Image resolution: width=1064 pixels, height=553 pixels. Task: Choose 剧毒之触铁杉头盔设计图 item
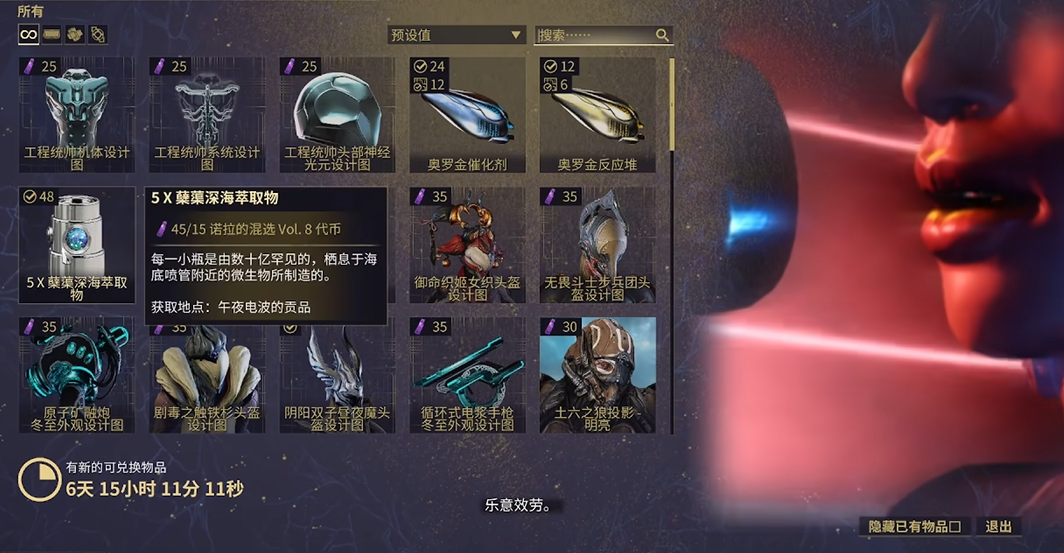pyautogui.click(x=207, y=375)
